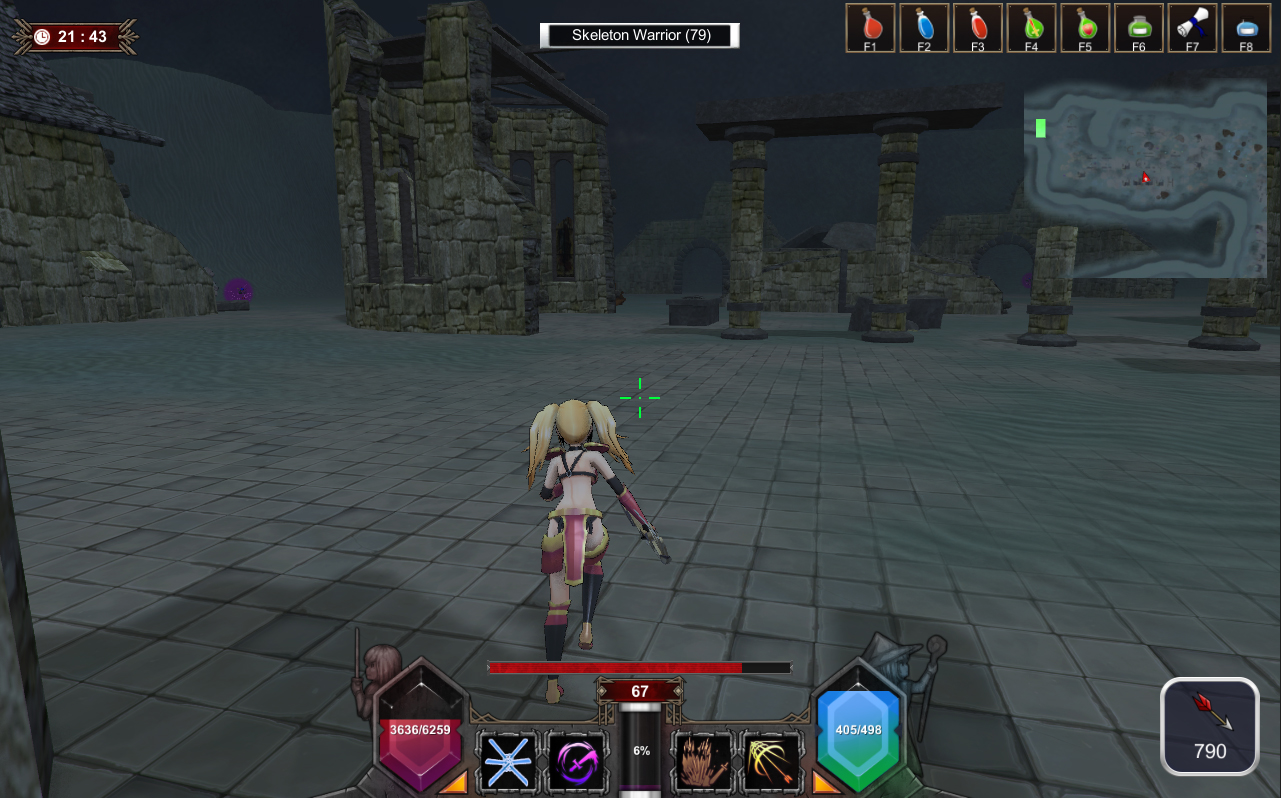Use the red potion assigned to F3
1281x798 pixels.
click(x=978, y=28)
